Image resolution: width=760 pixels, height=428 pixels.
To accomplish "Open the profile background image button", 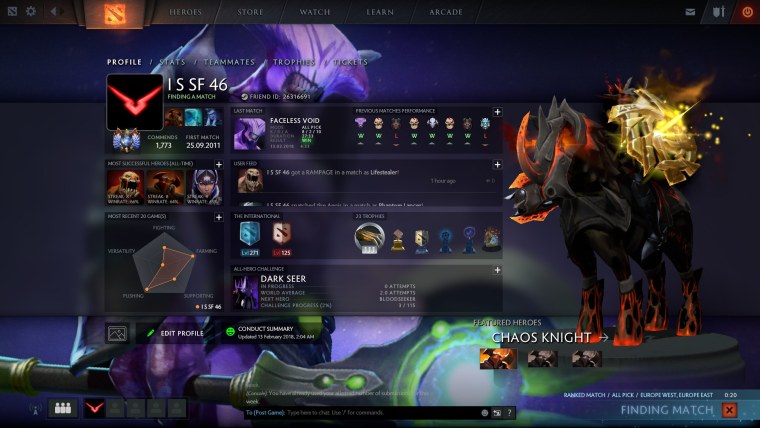I will [x=117, y=333].
